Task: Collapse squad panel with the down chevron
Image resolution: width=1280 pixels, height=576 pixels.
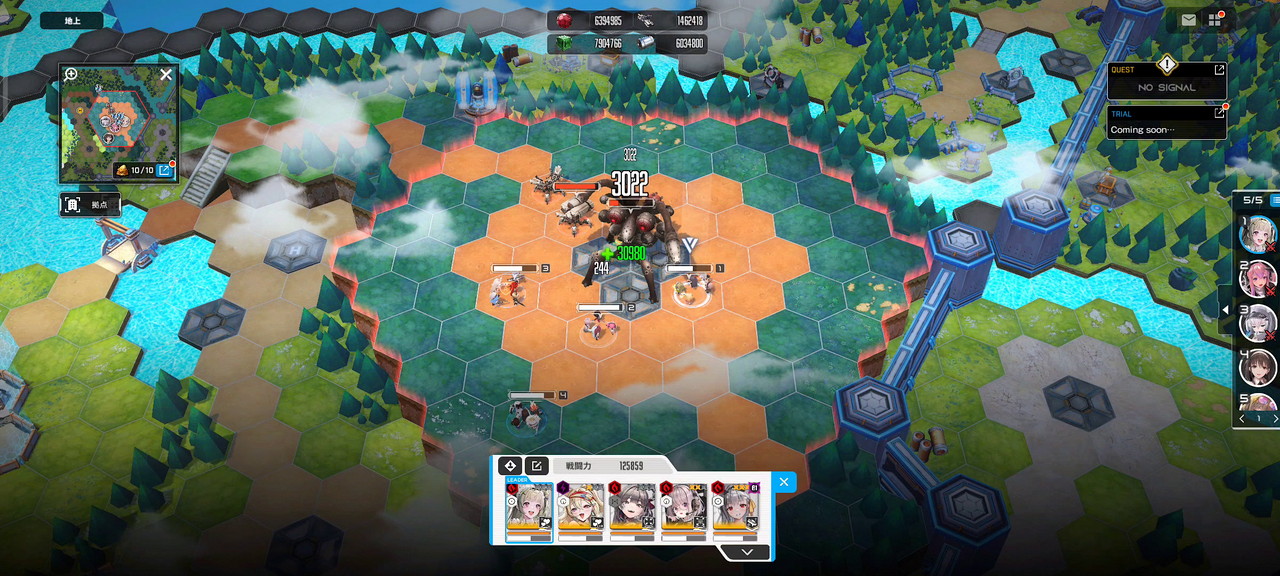Action: pos(747,551)
